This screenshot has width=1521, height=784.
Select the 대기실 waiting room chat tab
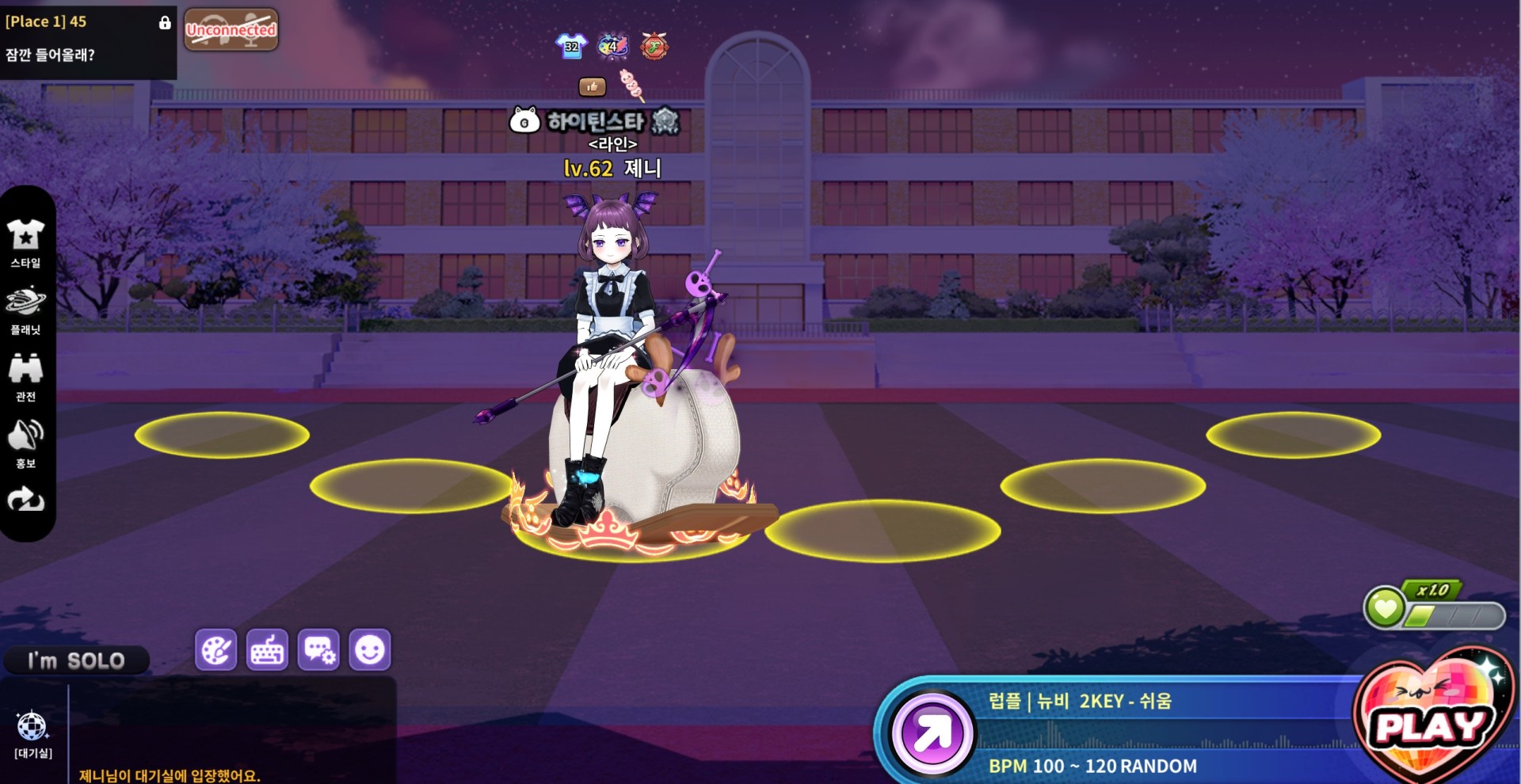point(32,734)
